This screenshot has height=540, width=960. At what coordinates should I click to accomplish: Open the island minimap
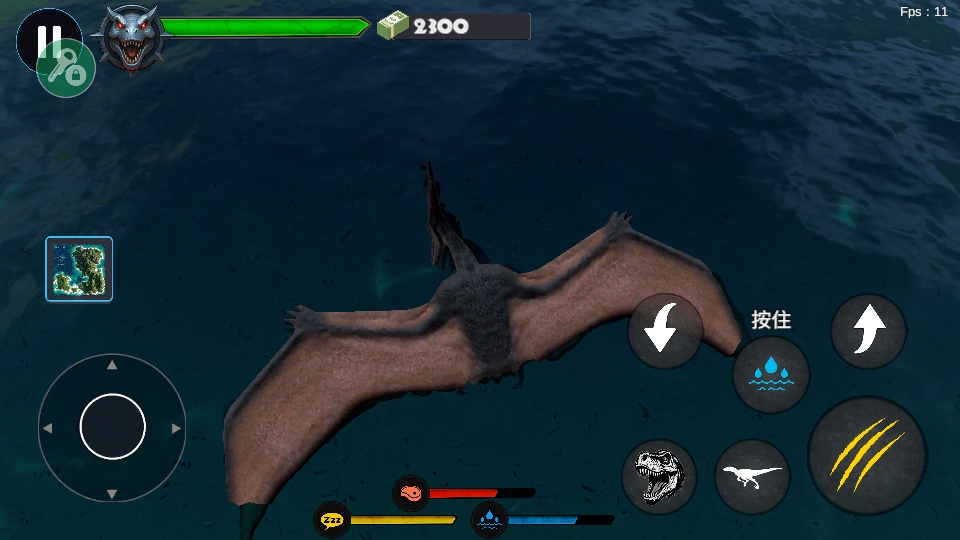tap(79, 269)
